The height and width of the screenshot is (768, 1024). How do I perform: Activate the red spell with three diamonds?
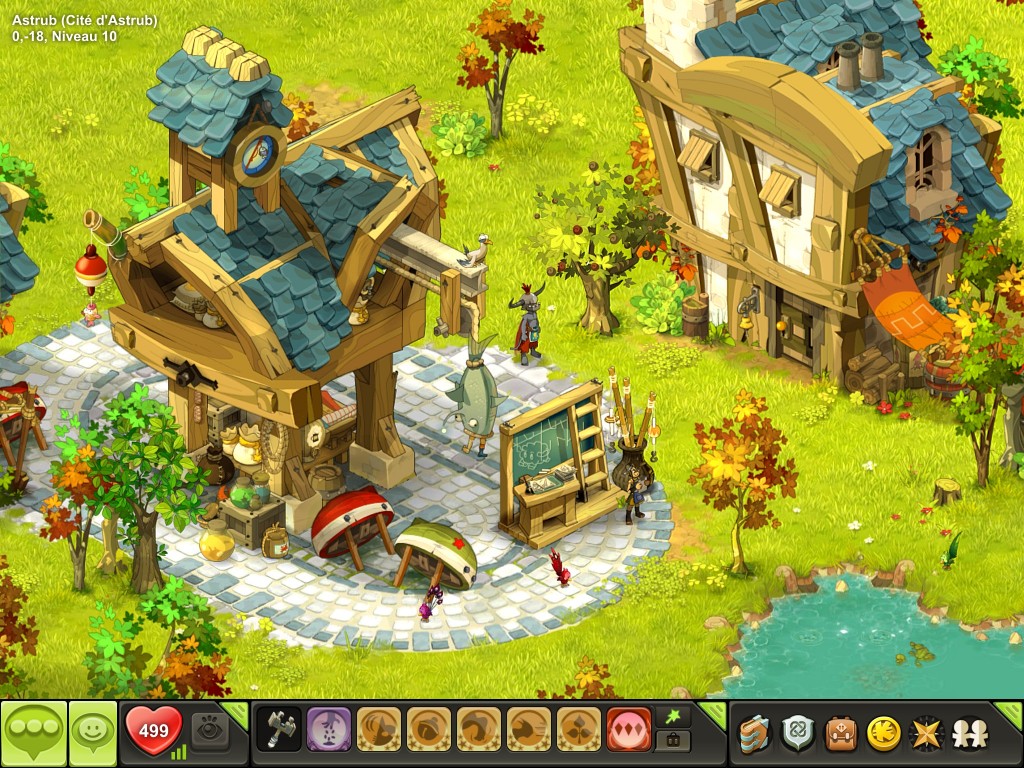point(629,731)
